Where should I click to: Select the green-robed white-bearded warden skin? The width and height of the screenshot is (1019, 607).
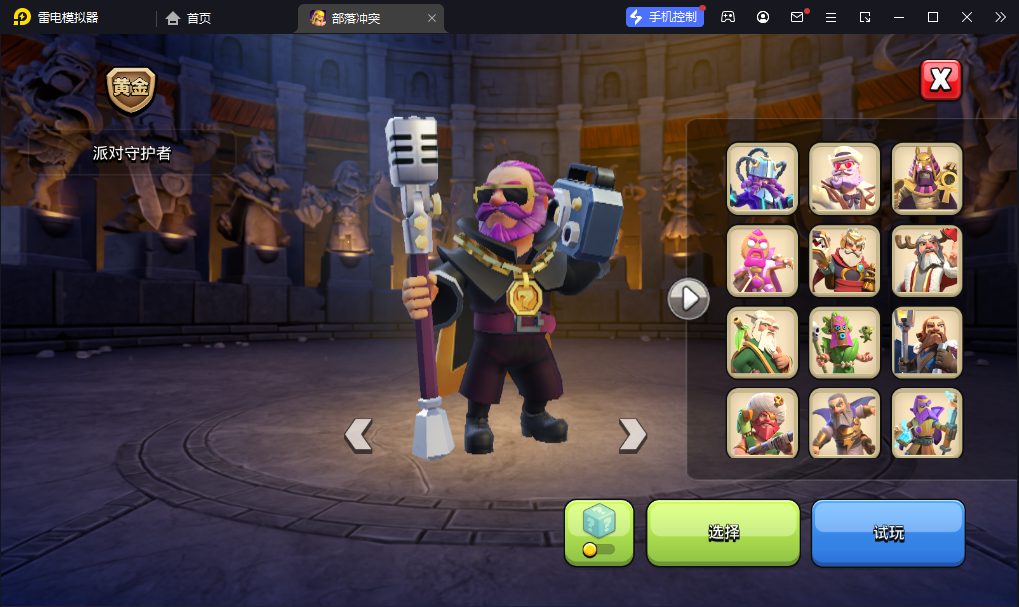[762, 342]
